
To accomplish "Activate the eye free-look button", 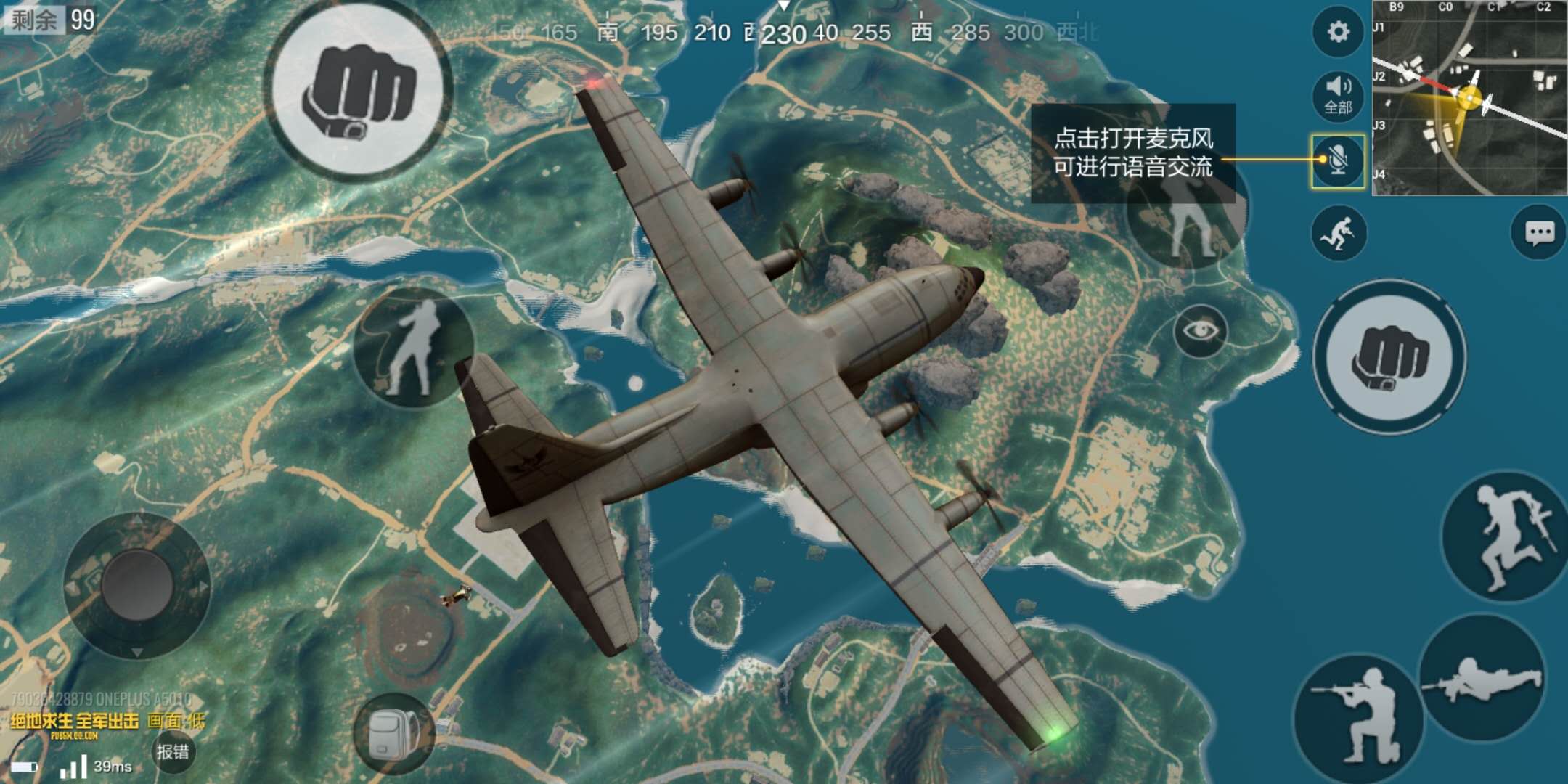I will pos(1200,331).
